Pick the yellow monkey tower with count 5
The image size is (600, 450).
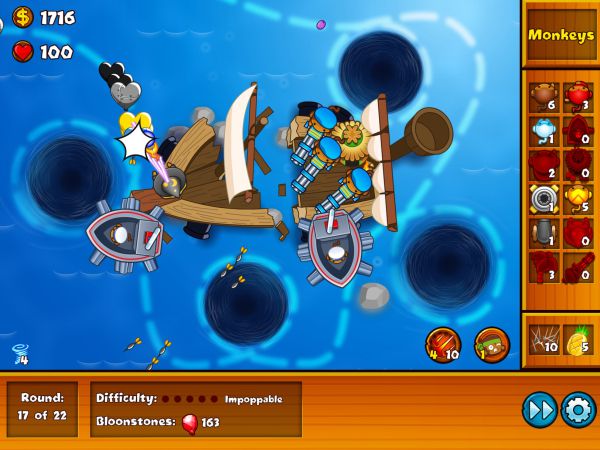point(577,199)
